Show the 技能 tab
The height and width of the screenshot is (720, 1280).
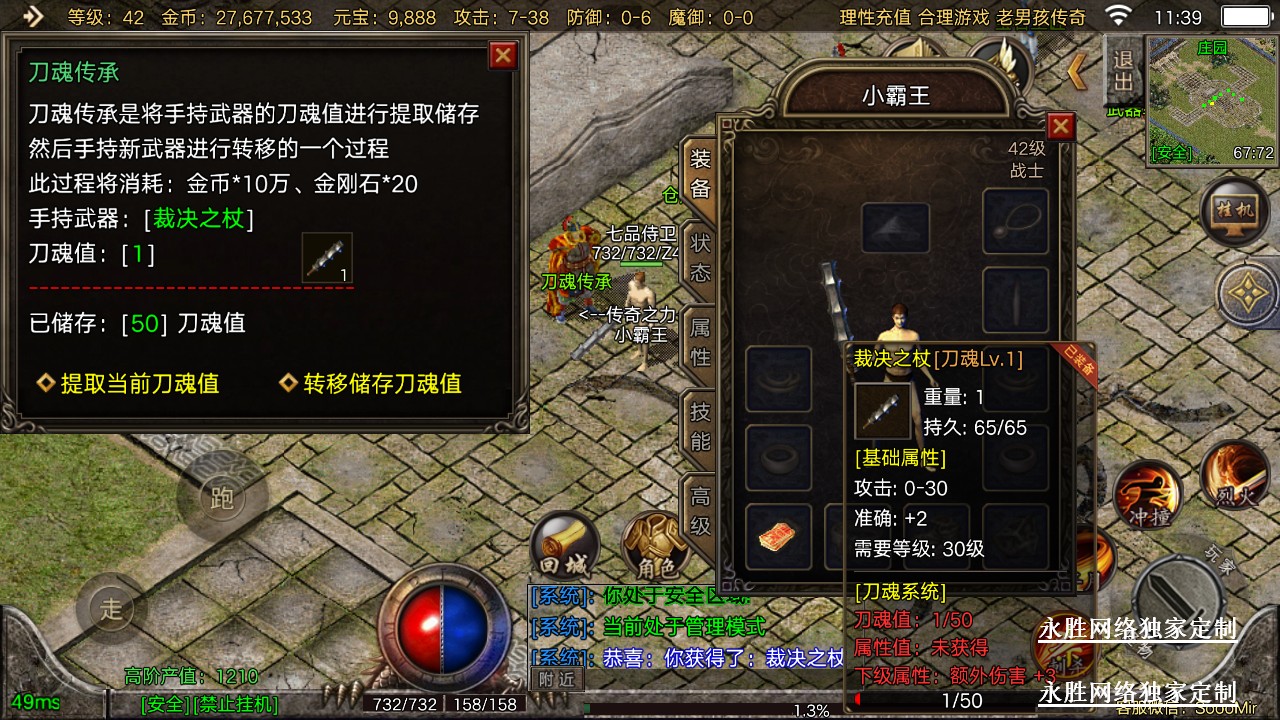(x=700, y=426)
